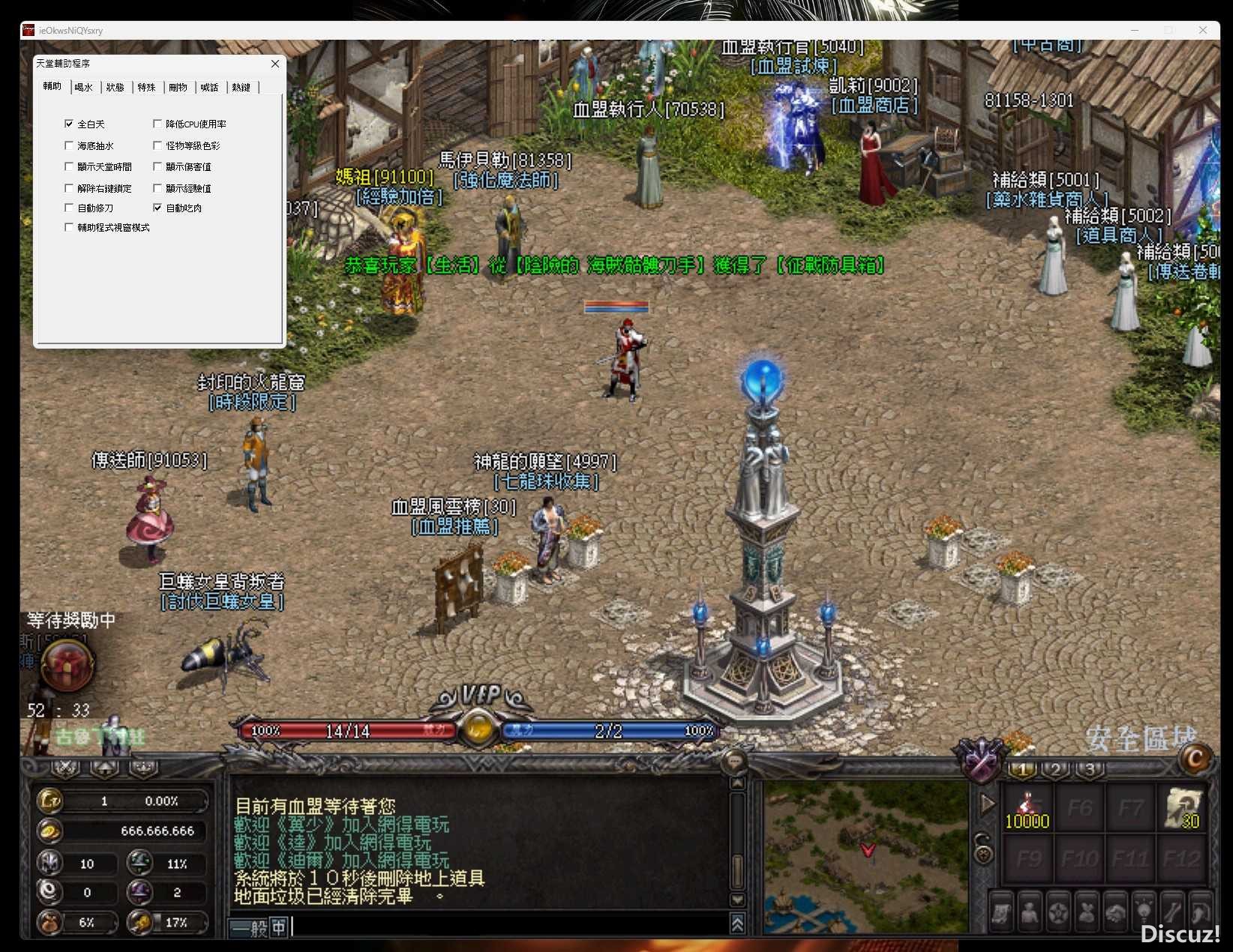Open the character figure menu button
The height and width of the screenshot is (952, 1233).
(1029, 912)
